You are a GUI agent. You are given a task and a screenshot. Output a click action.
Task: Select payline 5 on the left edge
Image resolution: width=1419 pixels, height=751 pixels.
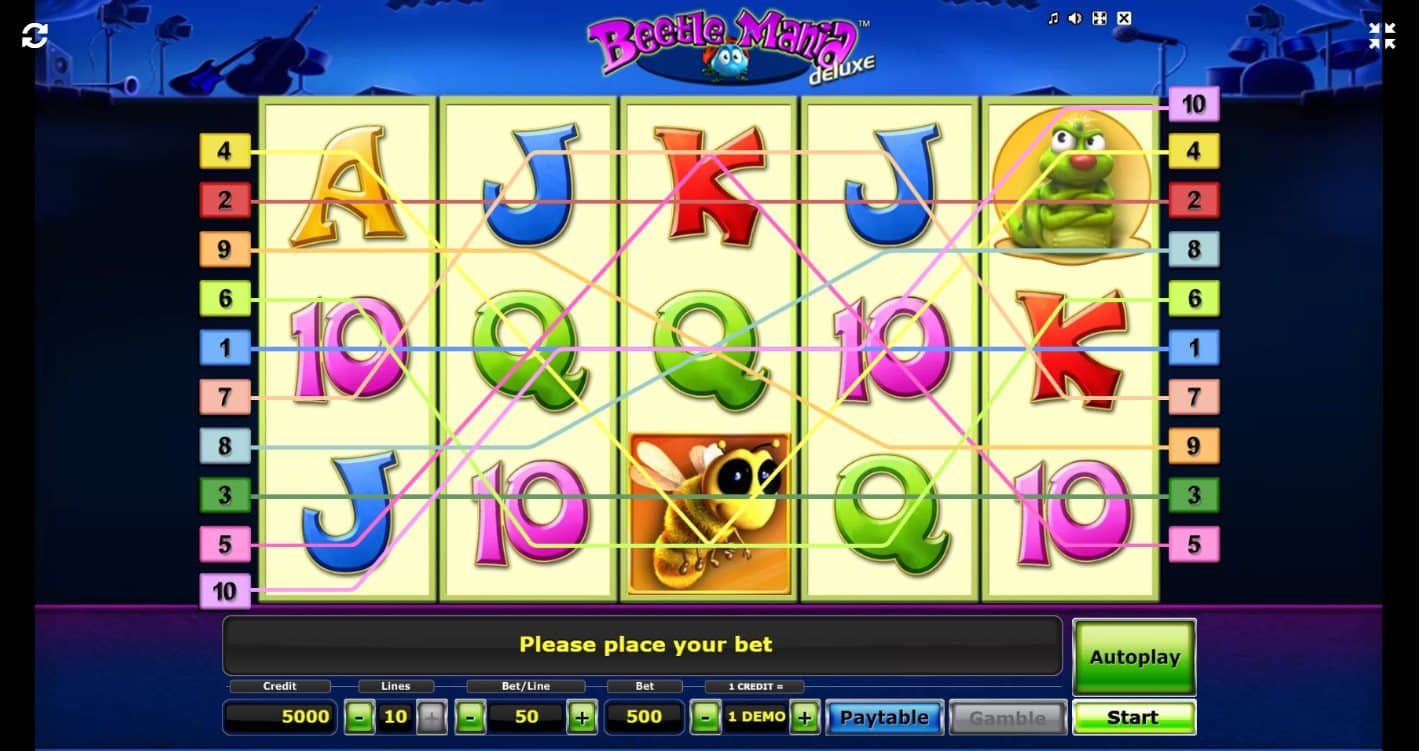coord(225,543)
